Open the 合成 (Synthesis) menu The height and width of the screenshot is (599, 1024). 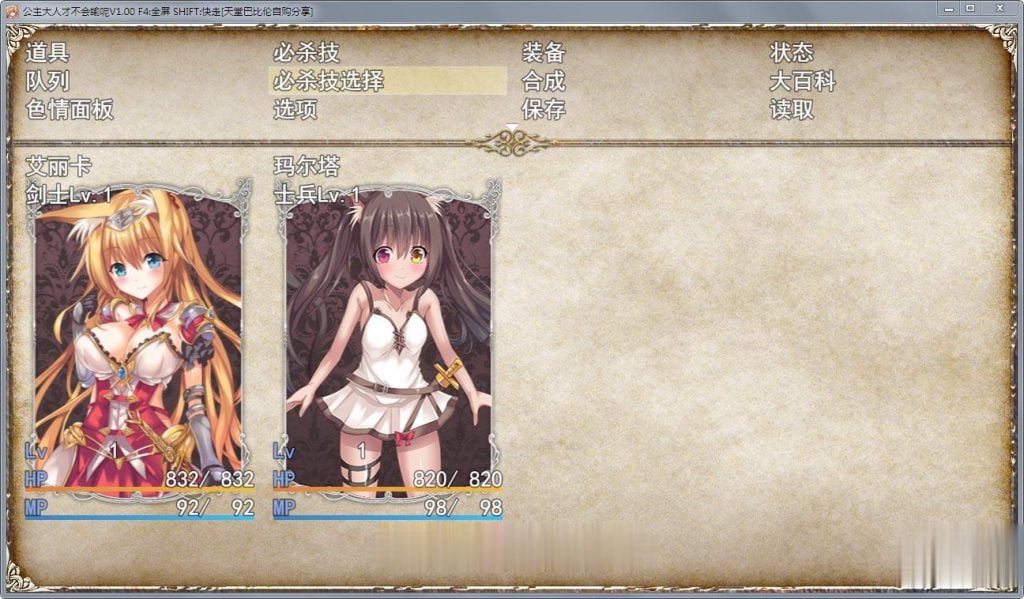544,81
